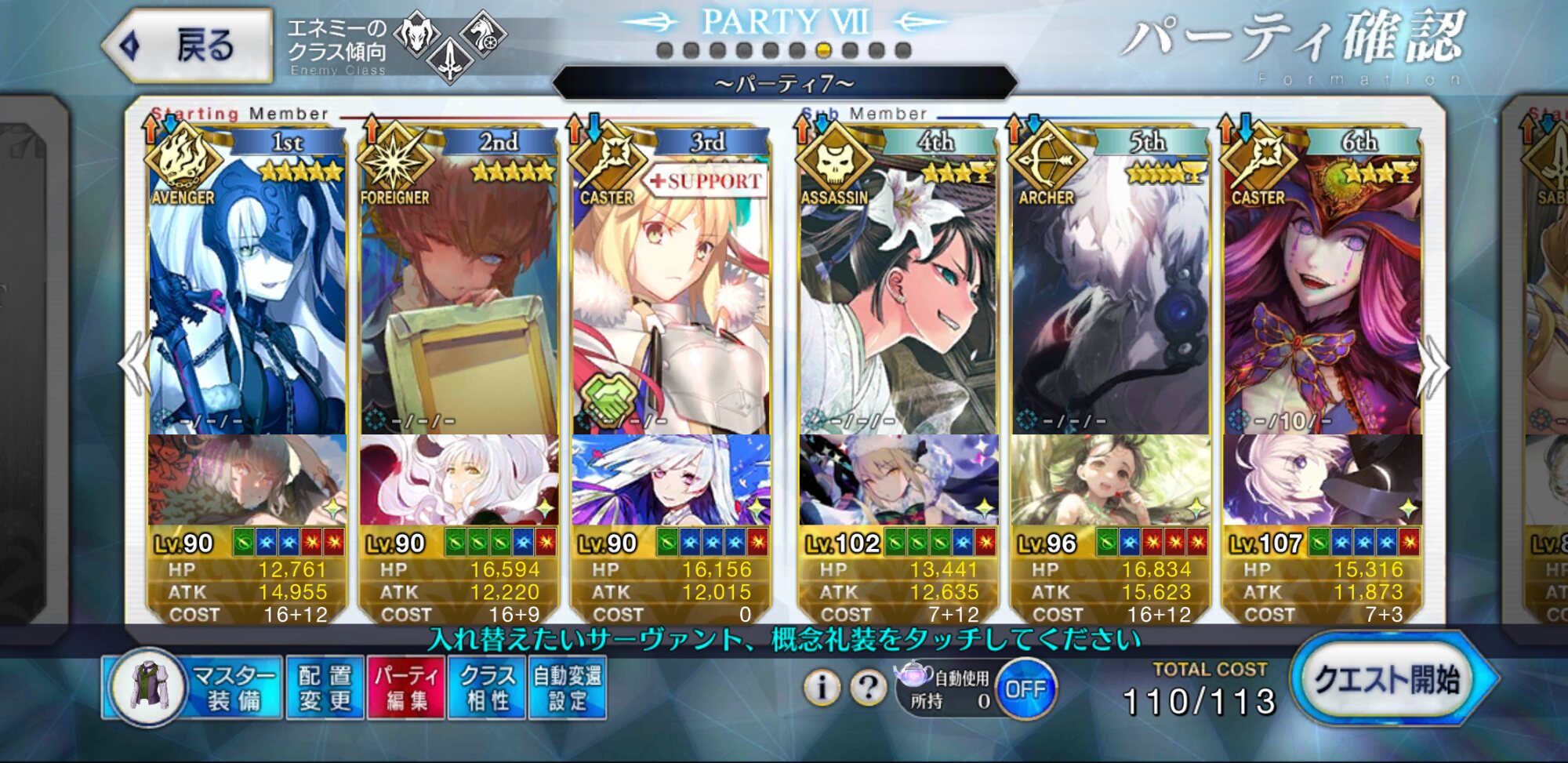This screenshot has width=1568, height=763.
Task: Tap the Avenger's craft essence thumbnail
Action: pyautogui.click(x=247, y=480)
